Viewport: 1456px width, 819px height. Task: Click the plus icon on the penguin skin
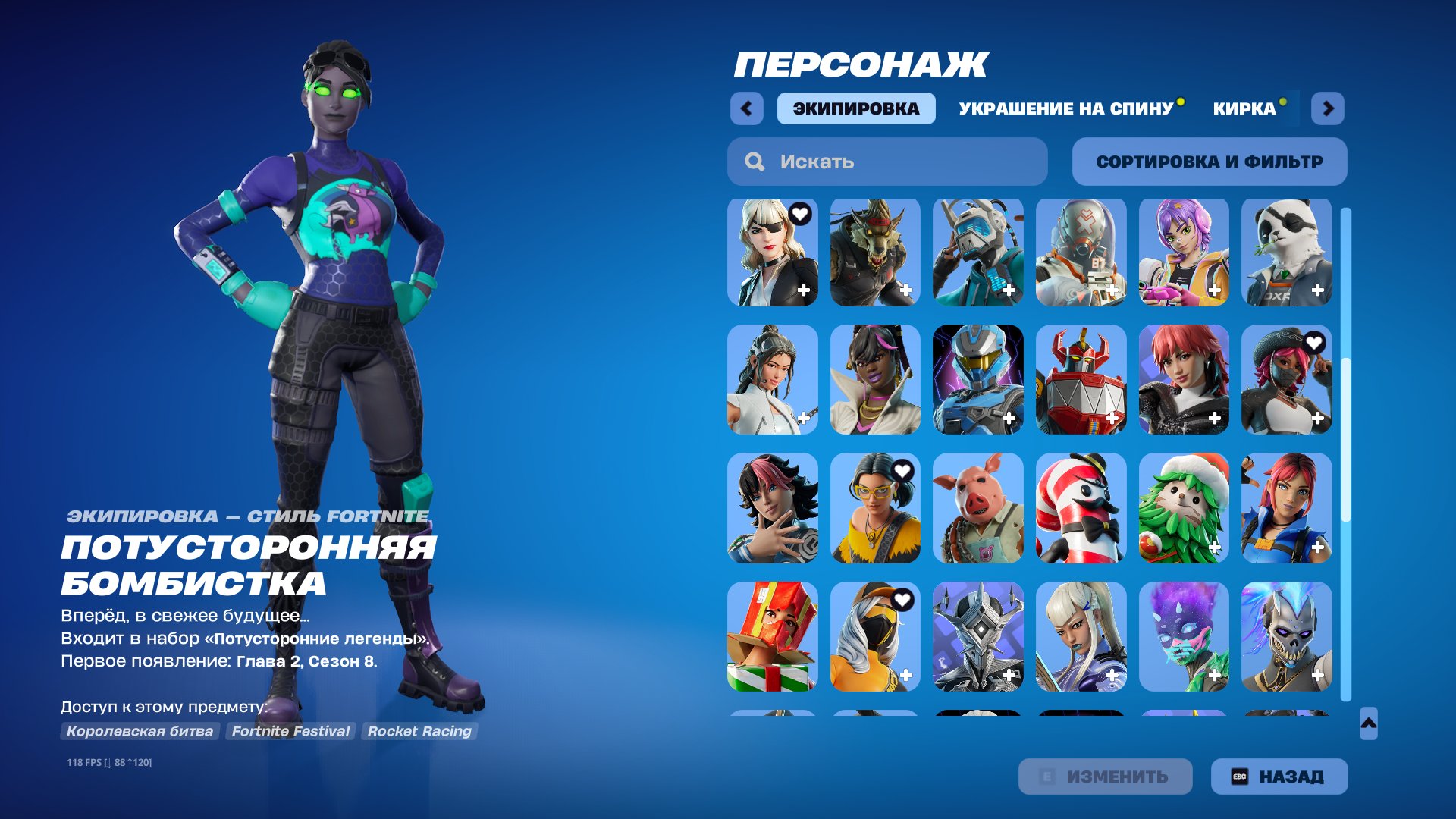coord(1112,545)
